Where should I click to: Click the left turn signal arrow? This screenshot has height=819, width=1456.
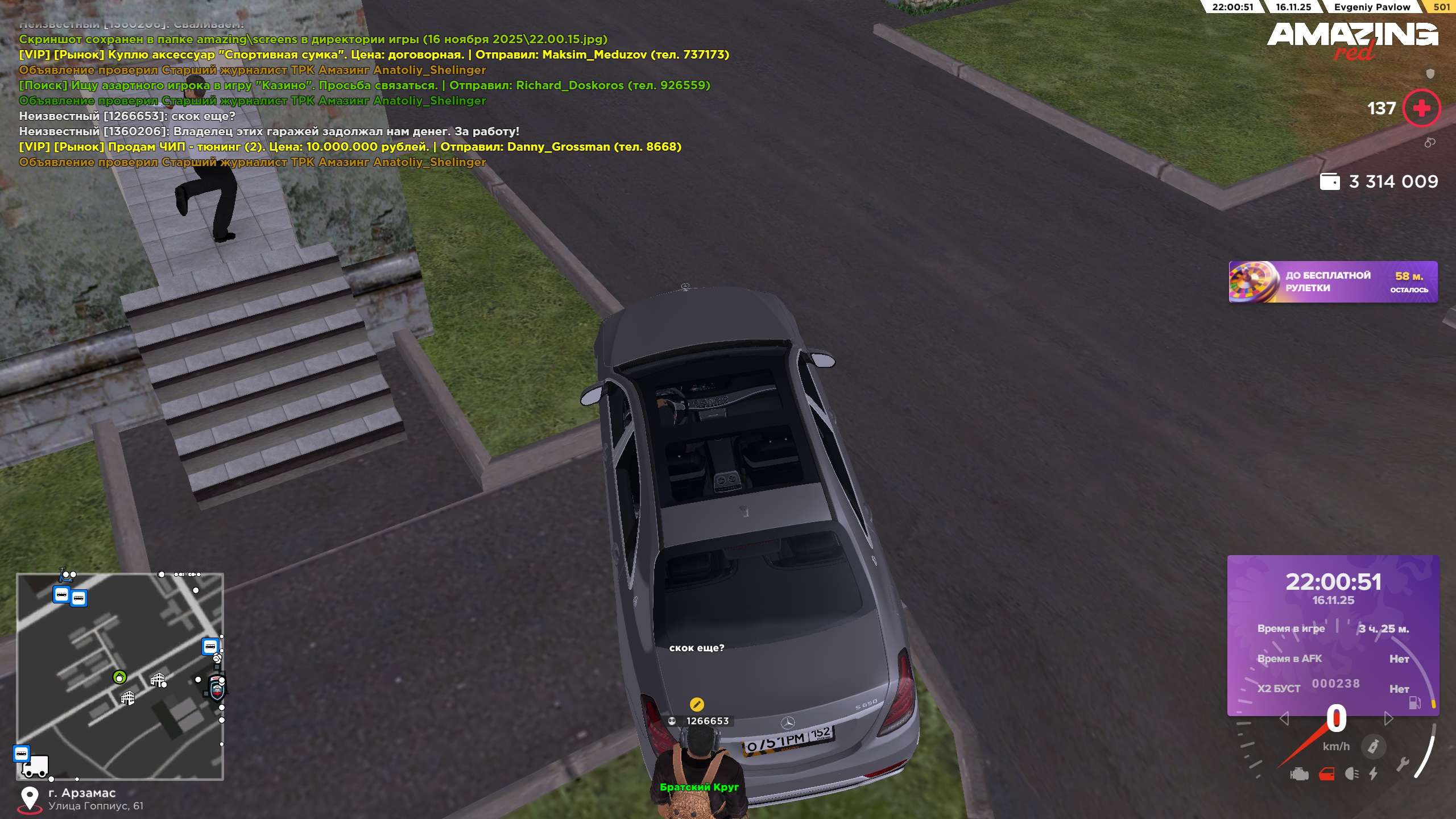click(x=1284, y=719)
